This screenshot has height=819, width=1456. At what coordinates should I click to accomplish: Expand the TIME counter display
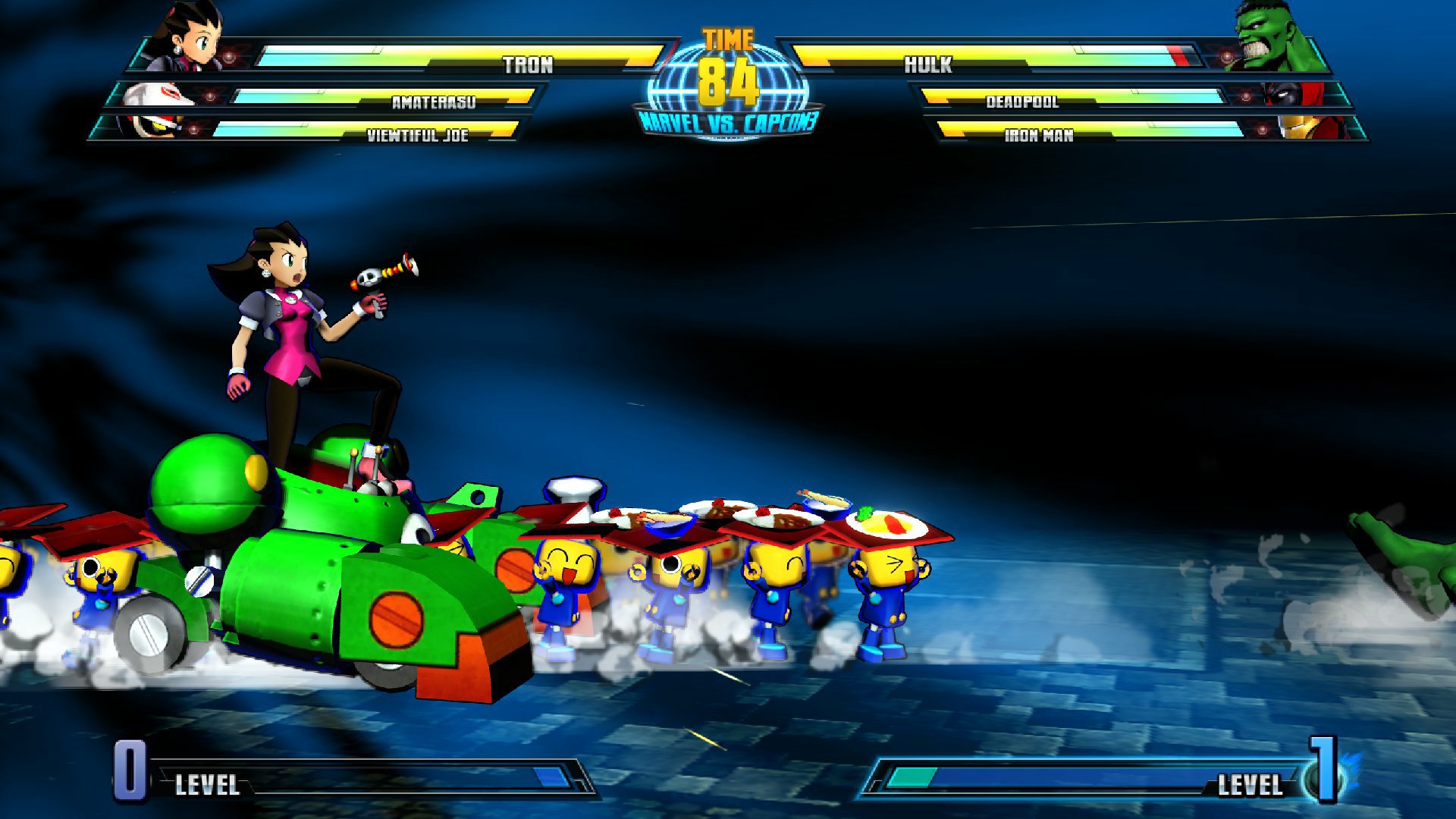(x=730, y=53)
